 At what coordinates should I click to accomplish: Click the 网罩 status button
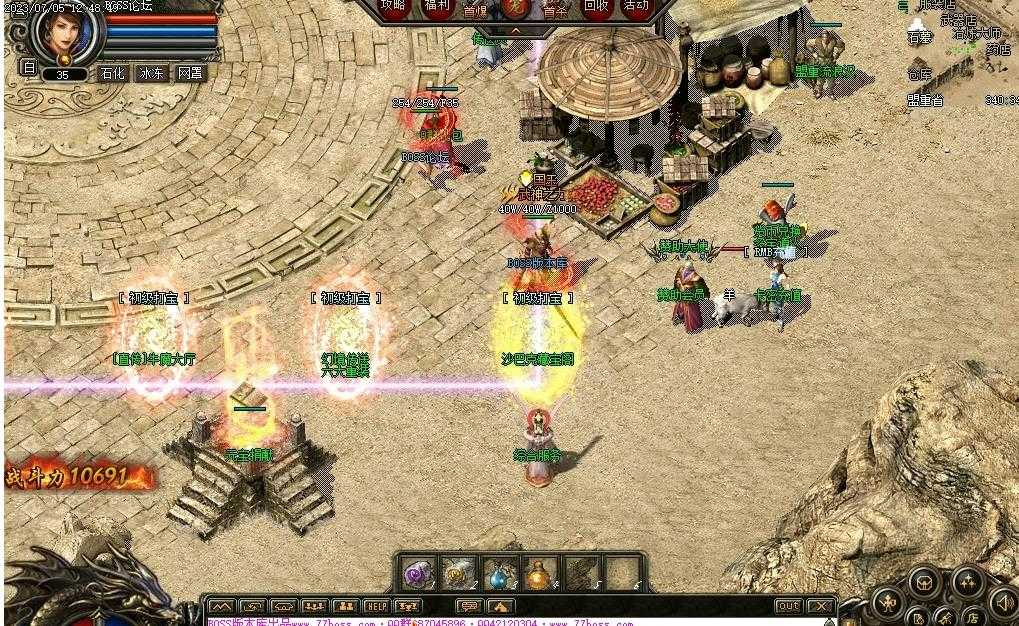pyautogui.click(x=190, y=73)
